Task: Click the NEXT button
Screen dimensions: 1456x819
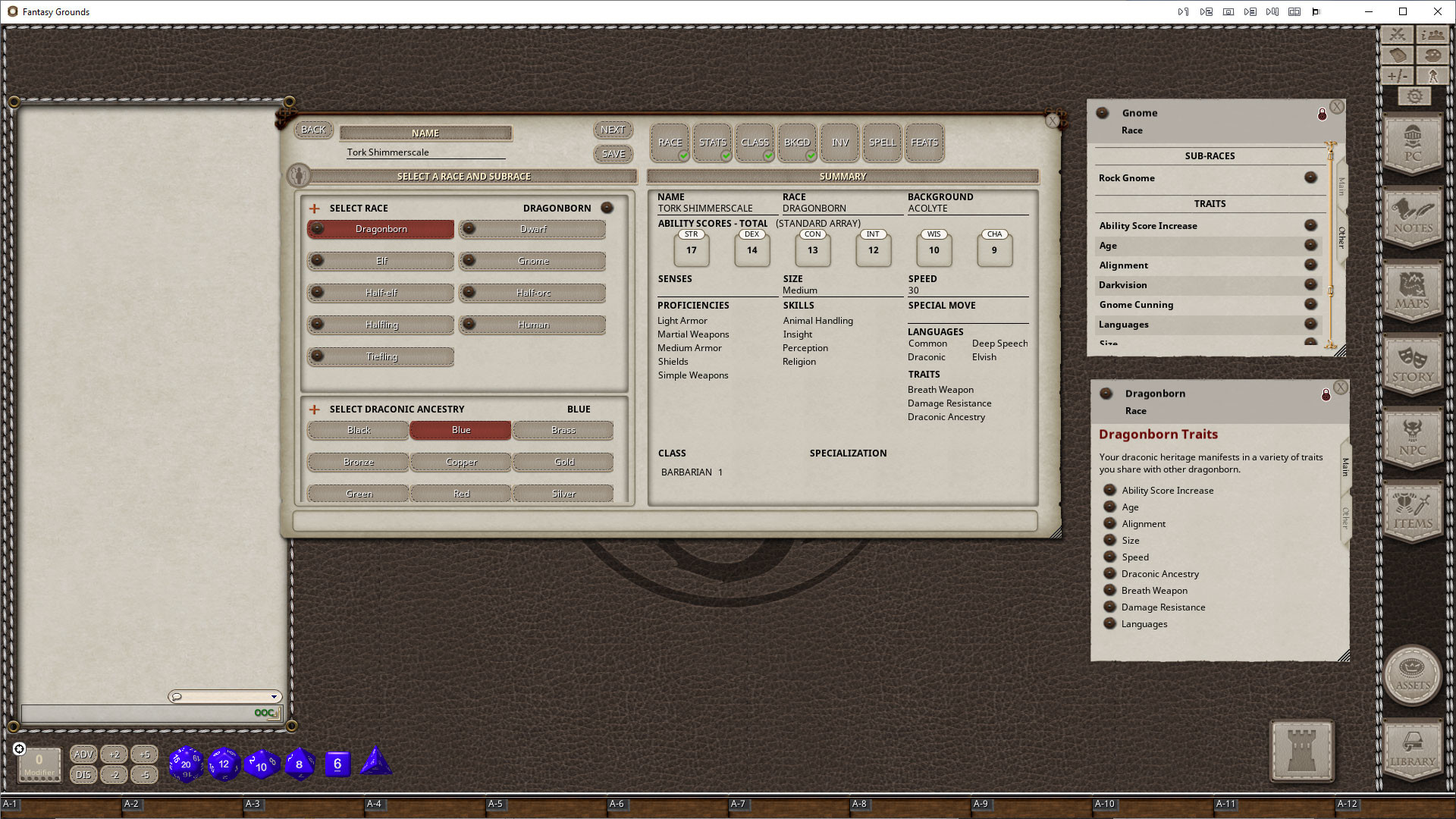Action: (612, 129)
